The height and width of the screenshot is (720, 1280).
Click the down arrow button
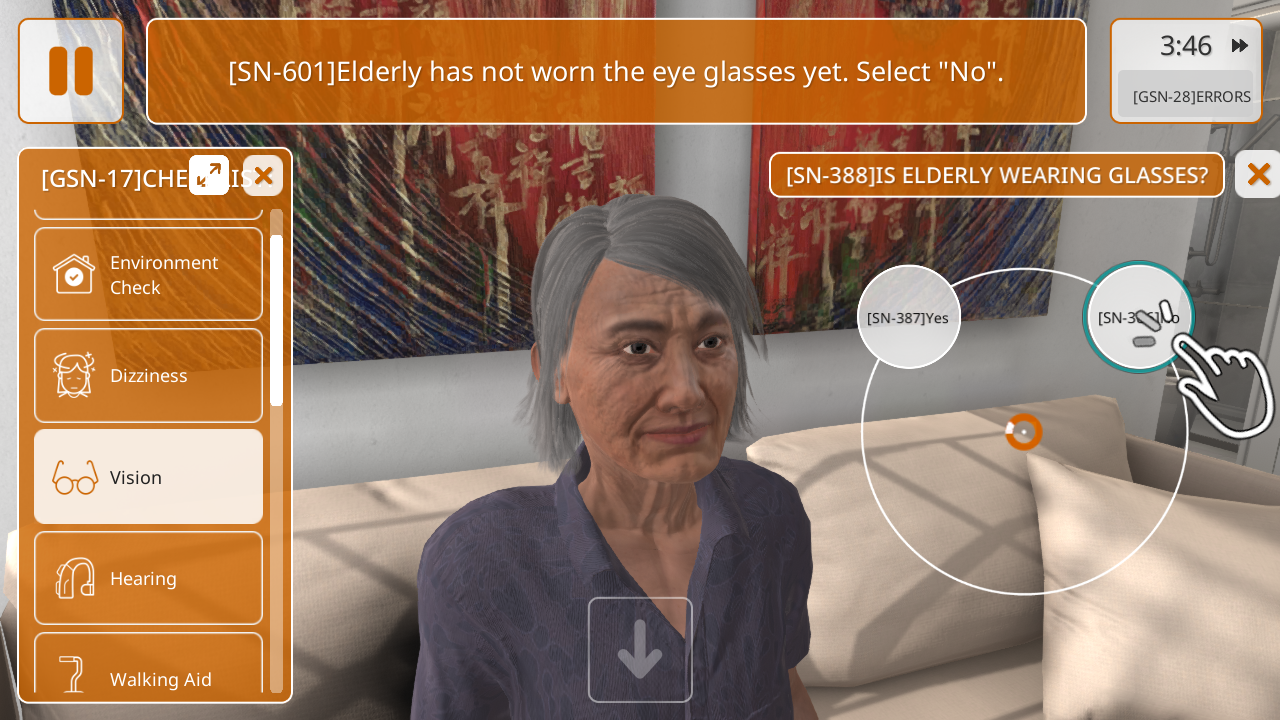coord(640,650)
